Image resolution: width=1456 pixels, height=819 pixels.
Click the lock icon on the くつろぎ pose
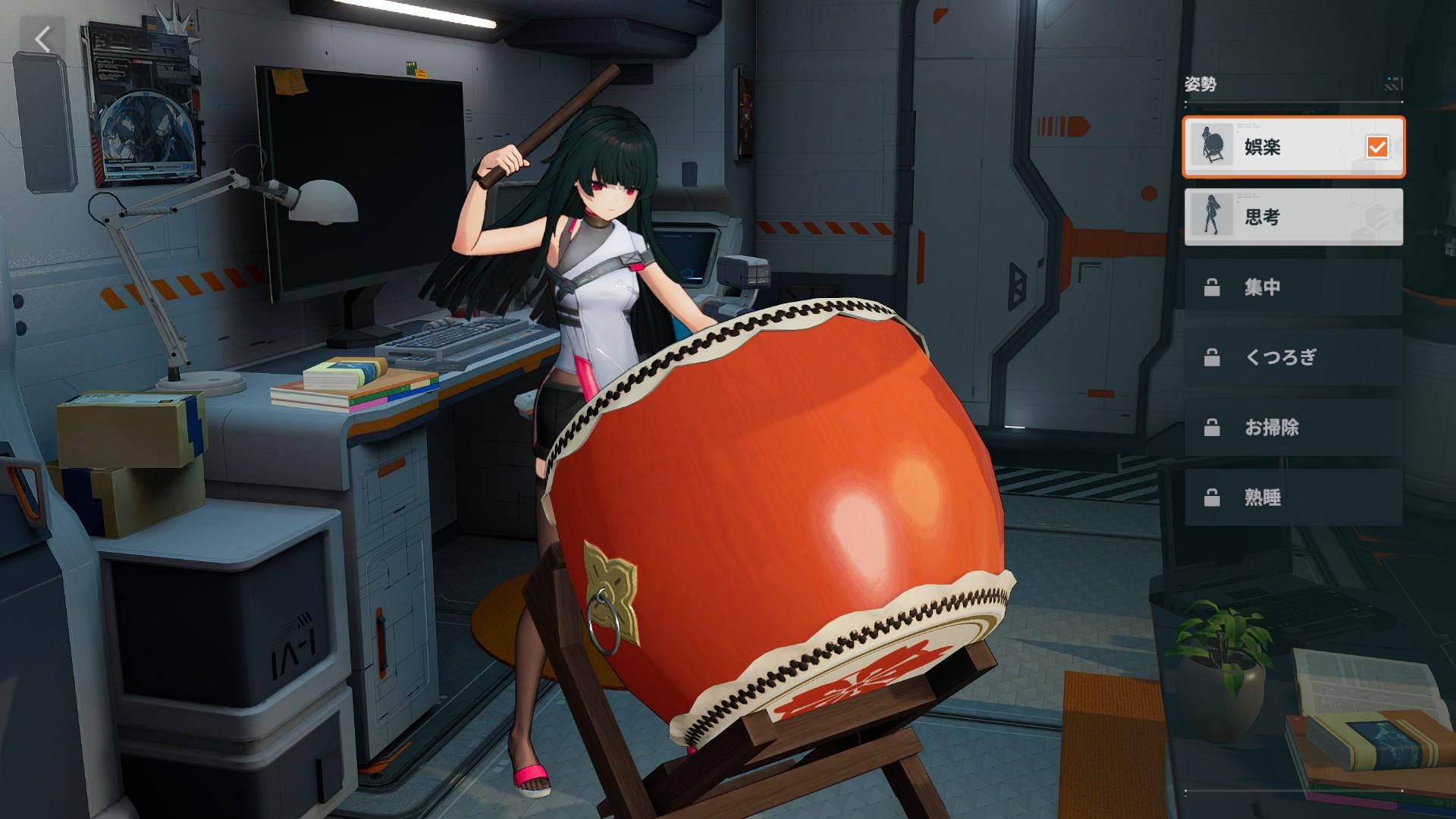[x=1211, y=357]
